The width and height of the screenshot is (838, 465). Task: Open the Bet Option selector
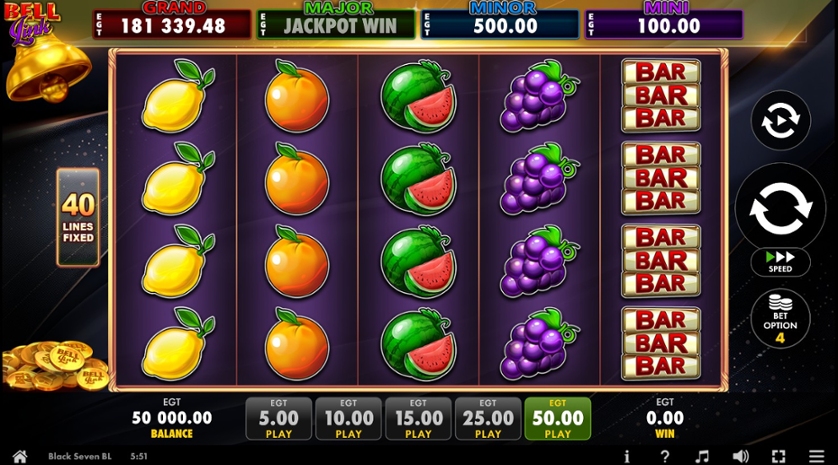pyautogui.click(x=780, y=317)
